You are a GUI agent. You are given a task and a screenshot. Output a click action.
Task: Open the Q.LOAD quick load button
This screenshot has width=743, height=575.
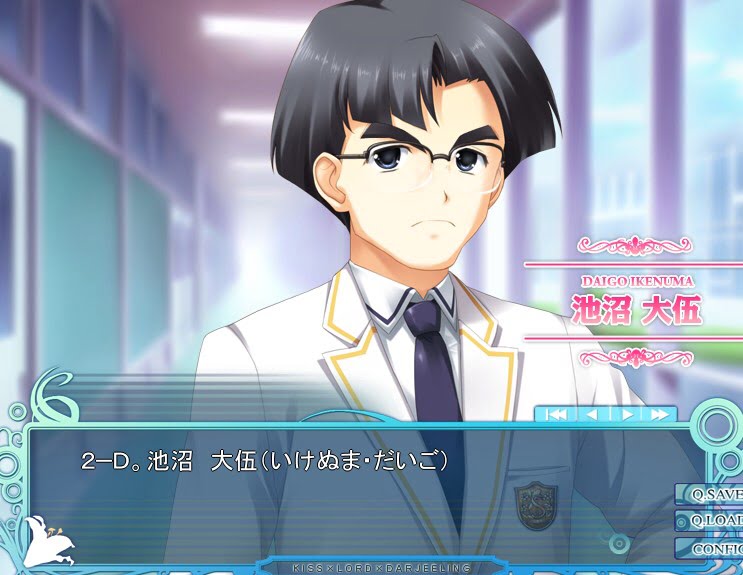click(x=712, y=521)
